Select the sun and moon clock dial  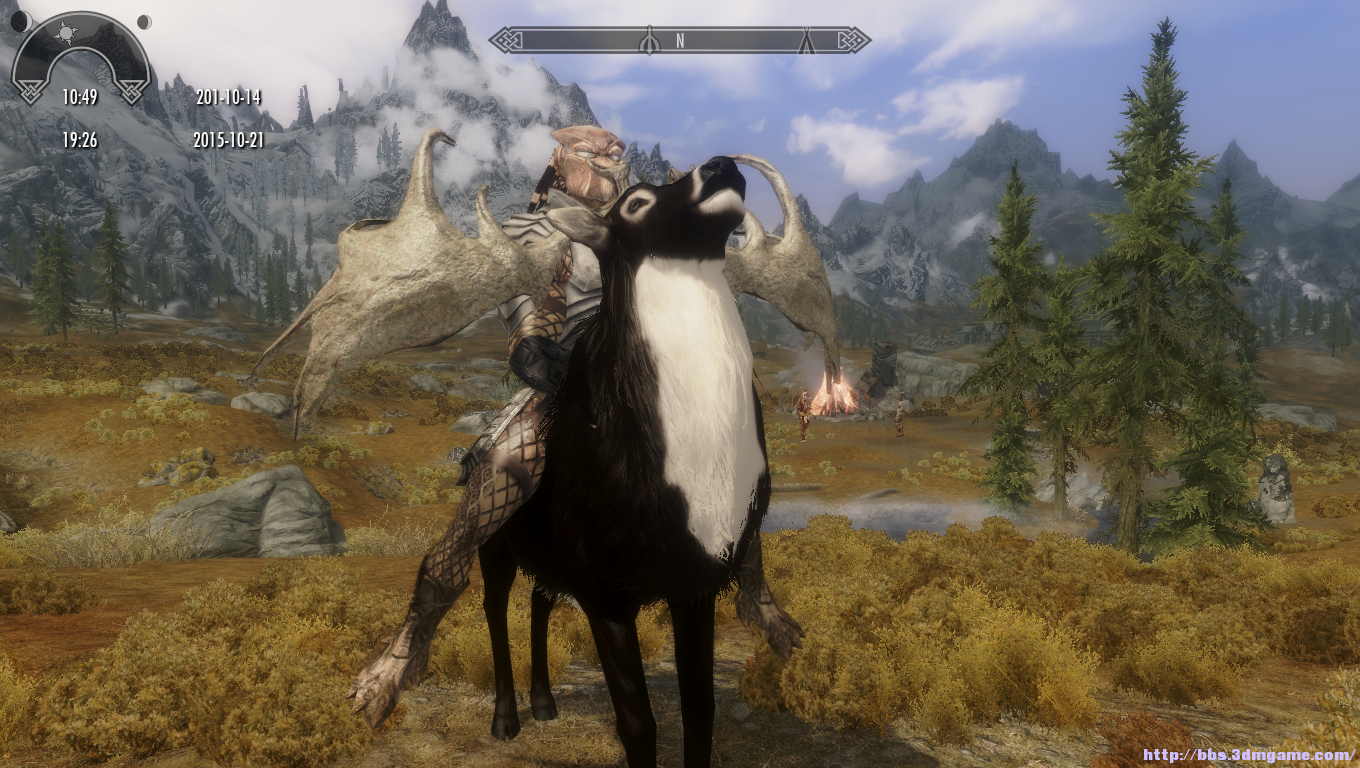(81, 56)
